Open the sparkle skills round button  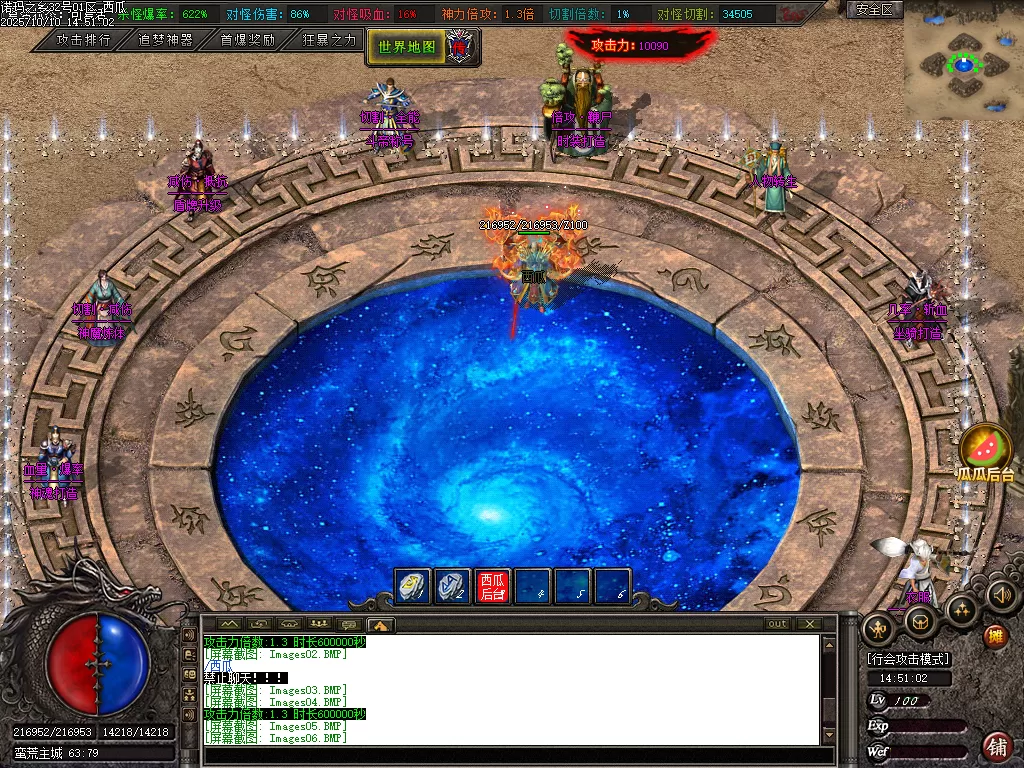962,609
